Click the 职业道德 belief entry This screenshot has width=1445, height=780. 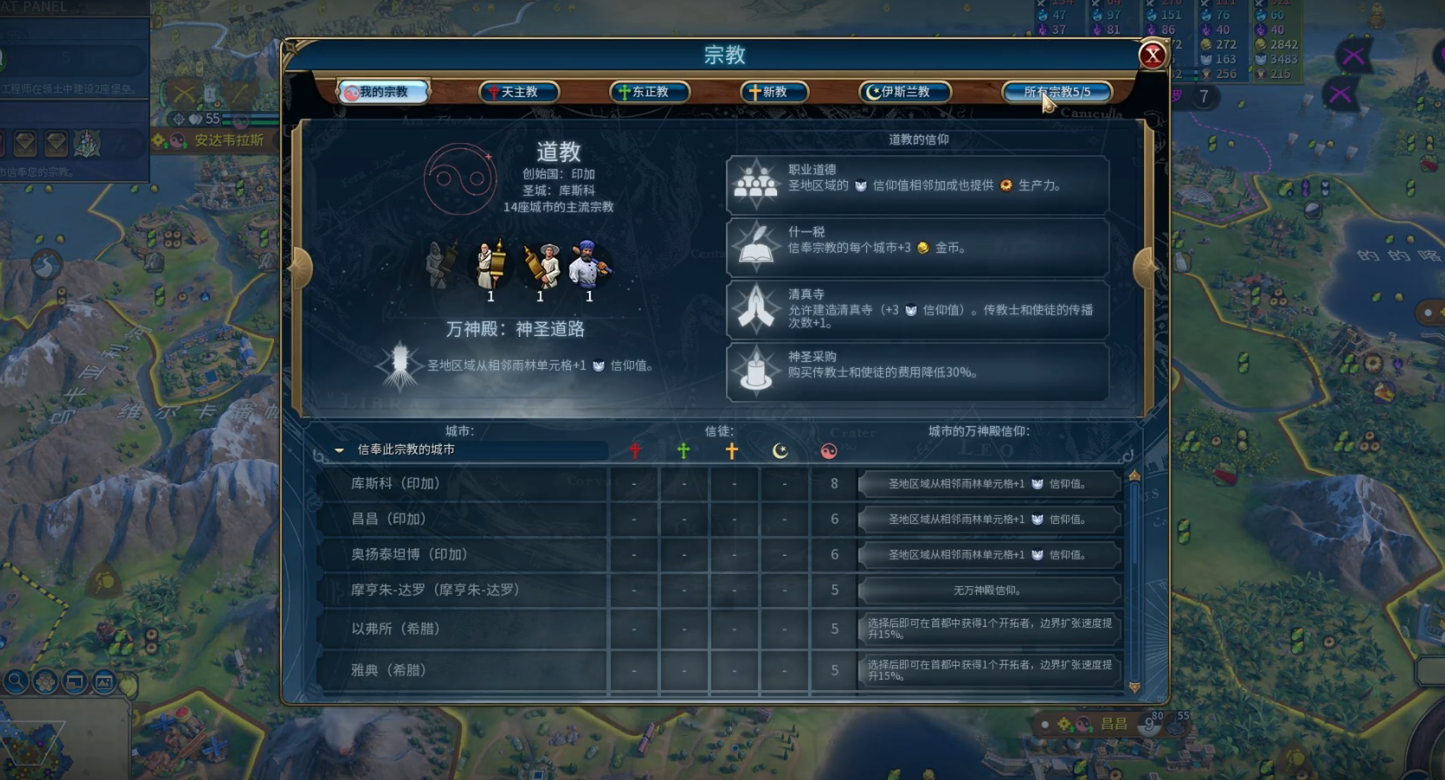coord(917,185)
